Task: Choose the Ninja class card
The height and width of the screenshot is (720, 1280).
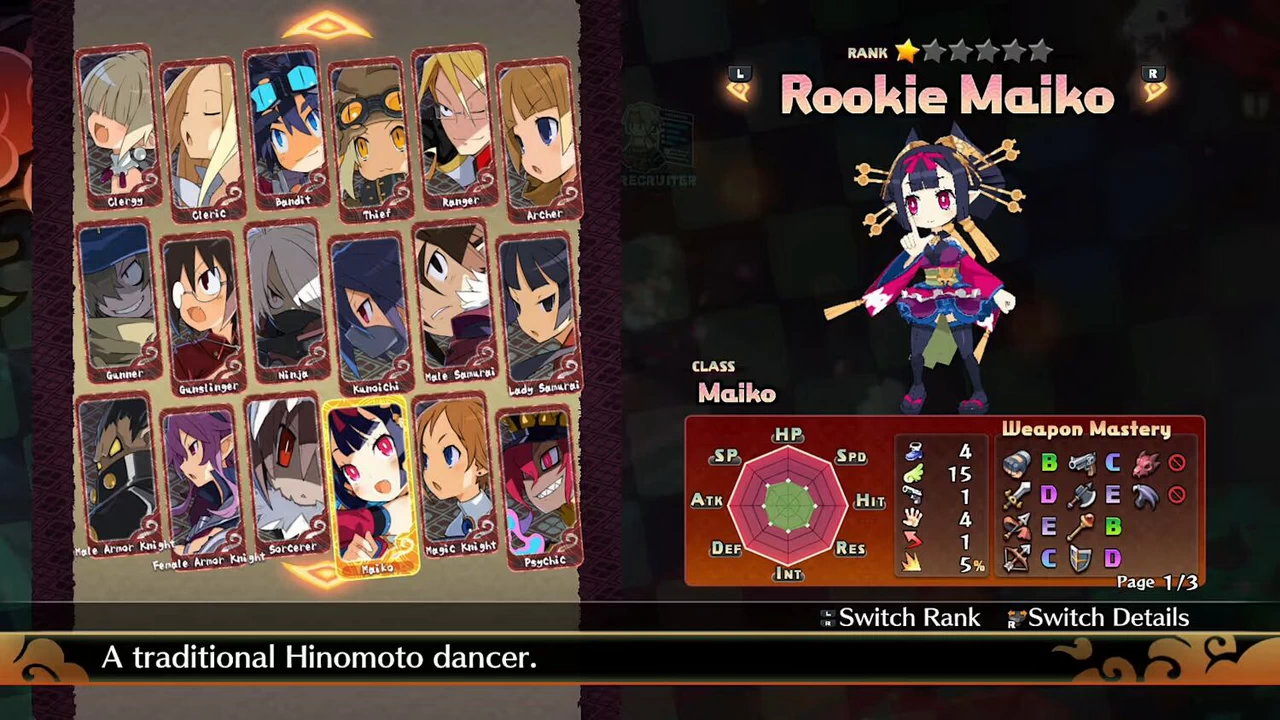Action: coord(288,300)
